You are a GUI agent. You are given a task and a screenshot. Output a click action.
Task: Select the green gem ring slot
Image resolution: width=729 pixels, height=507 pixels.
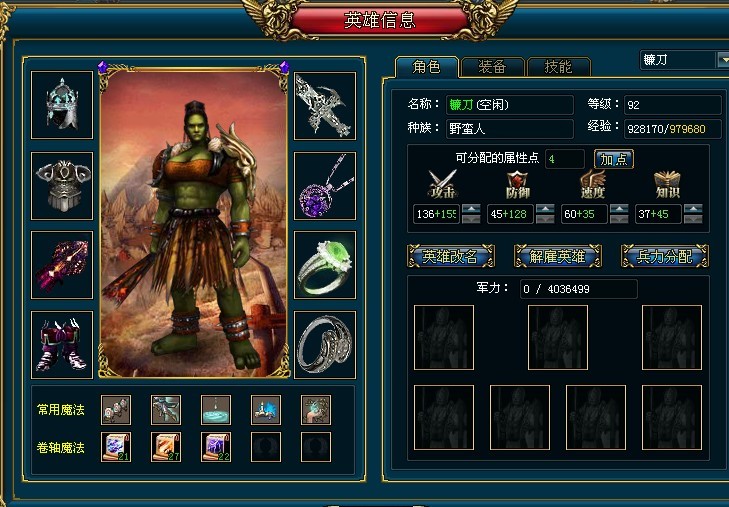pos(325,264)
